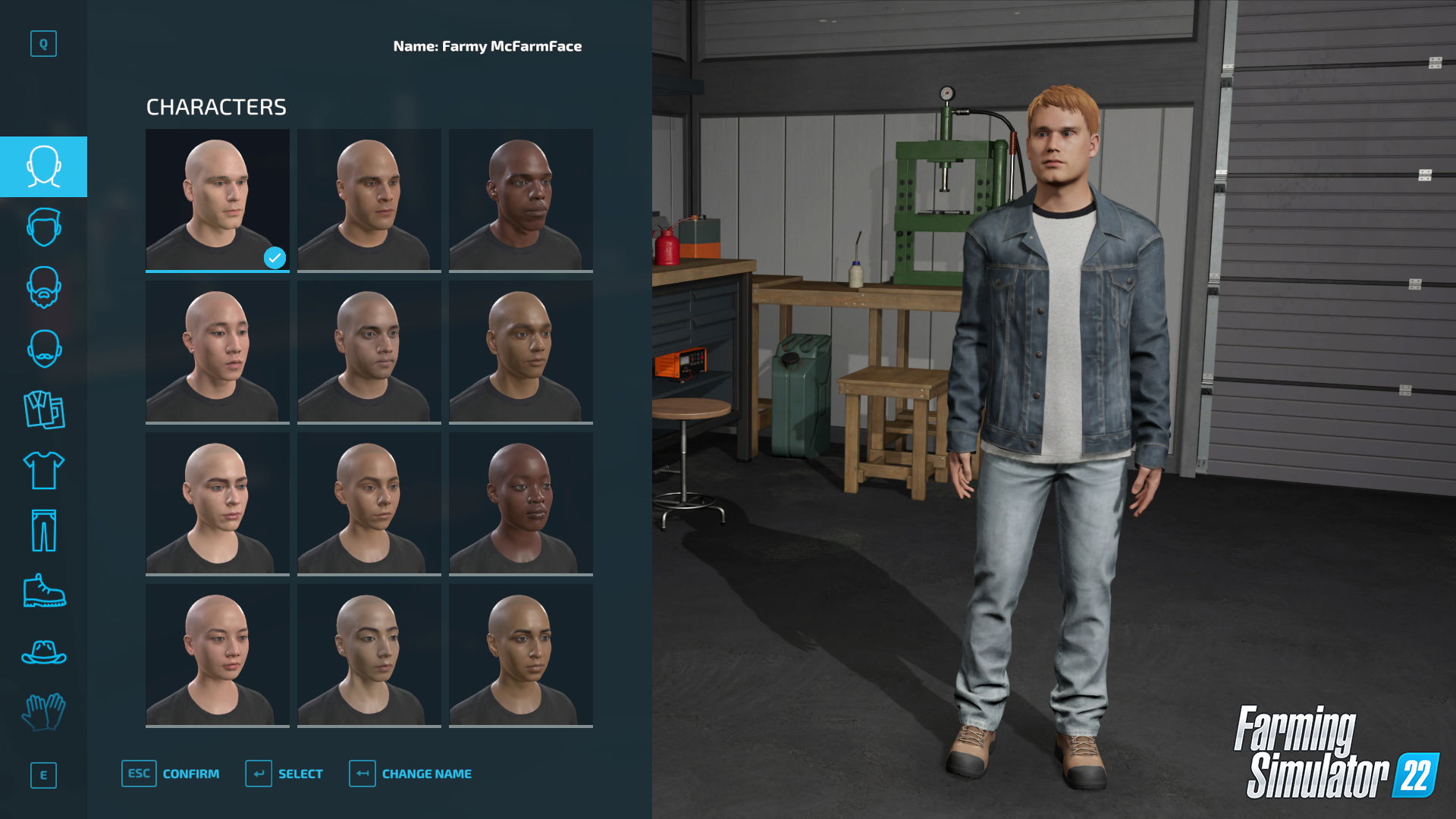This screenshot has width=1456, height=819.
Task: Open the head selection category
Action: pyautogui.click(x=43, y=167)
